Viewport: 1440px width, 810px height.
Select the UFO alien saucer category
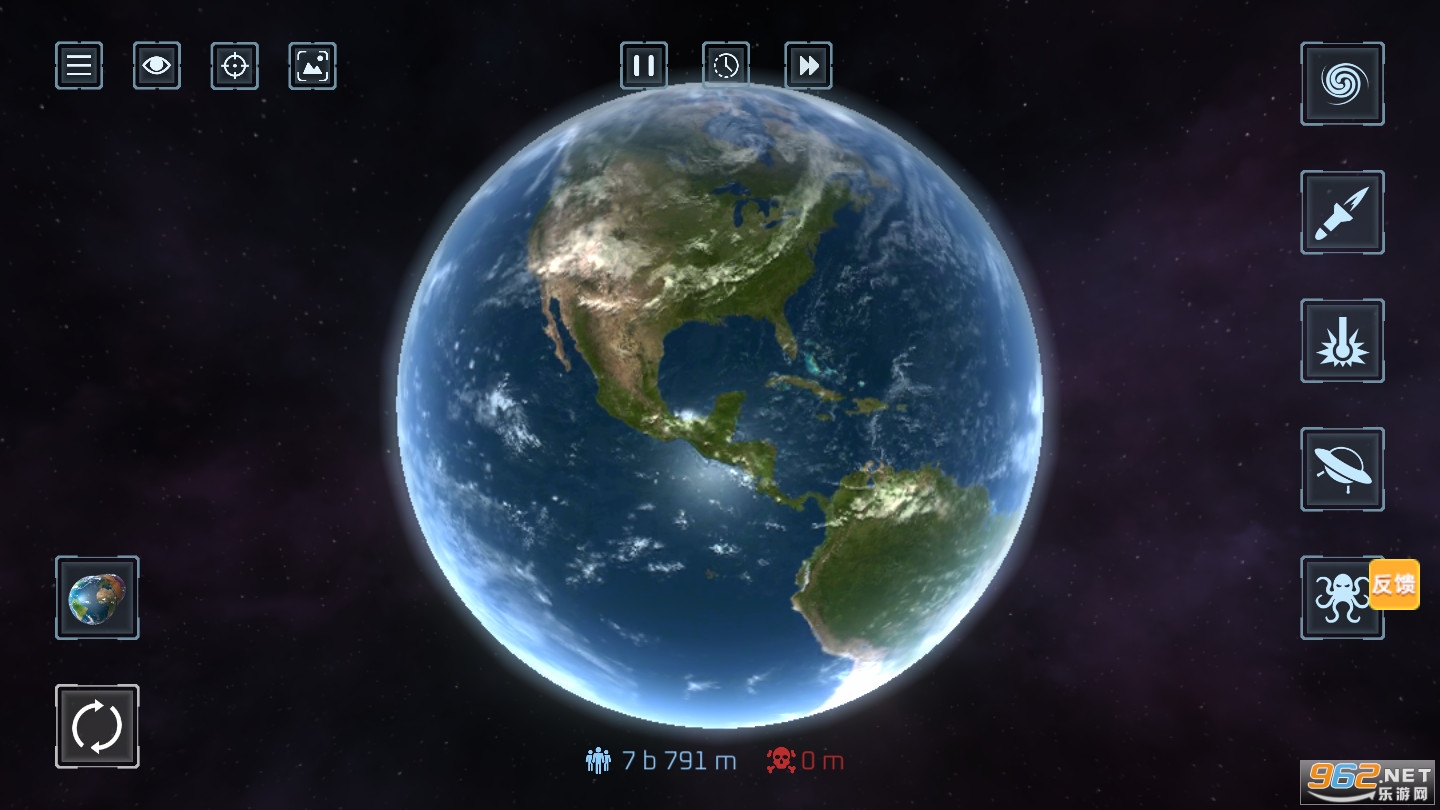(1342, 469)
